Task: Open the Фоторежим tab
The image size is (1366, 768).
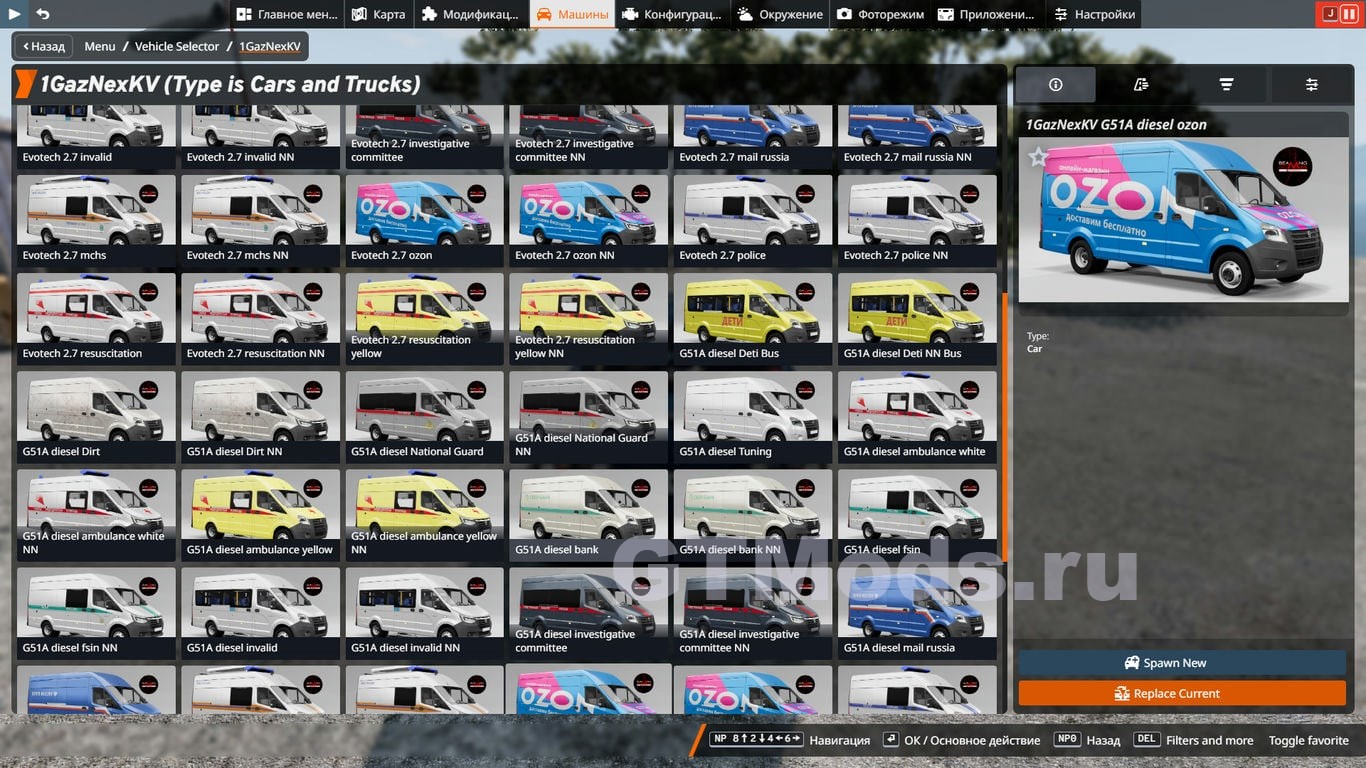Action: (881, 14)
